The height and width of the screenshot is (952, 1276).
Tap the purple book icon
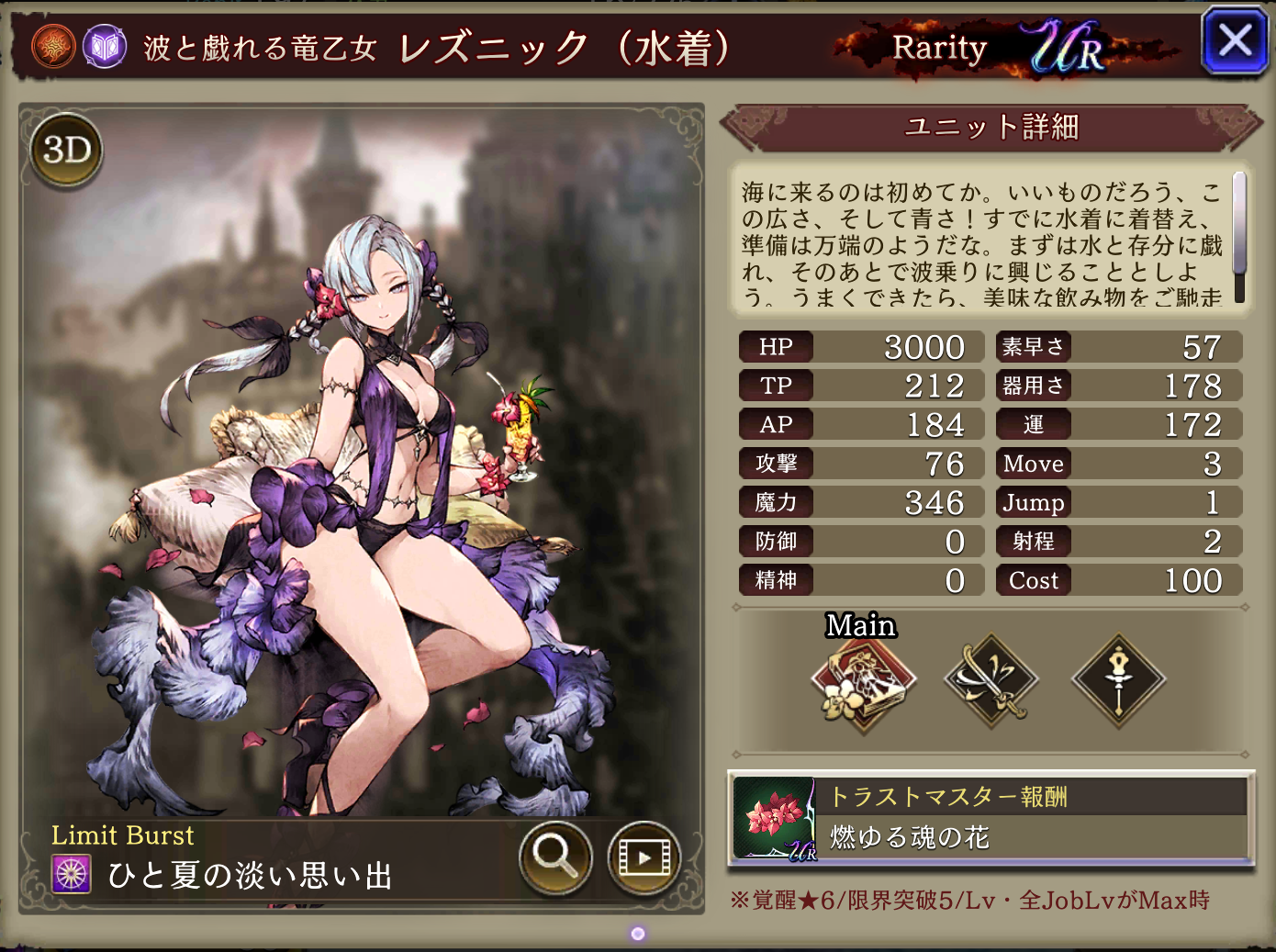pyautogui.click(x=105, y=47)
